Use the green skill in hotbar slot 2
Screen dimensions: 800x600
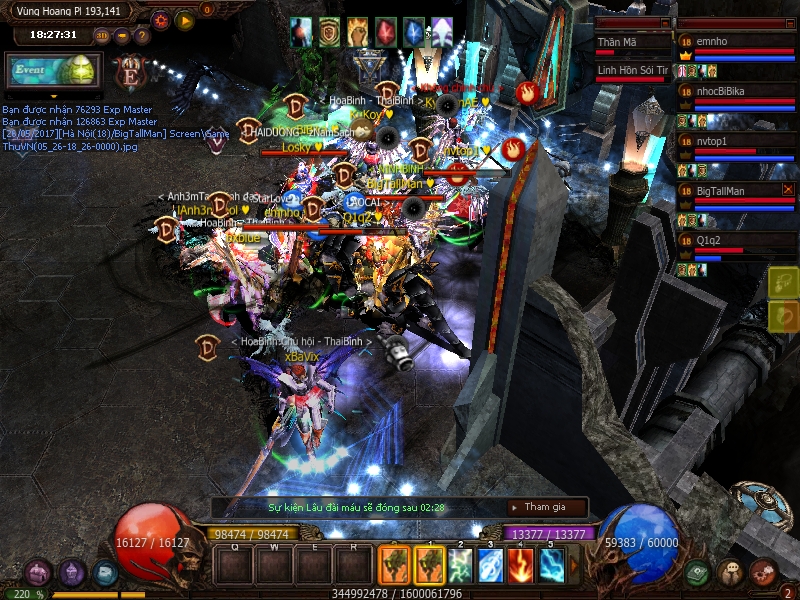tap(461, 565)
